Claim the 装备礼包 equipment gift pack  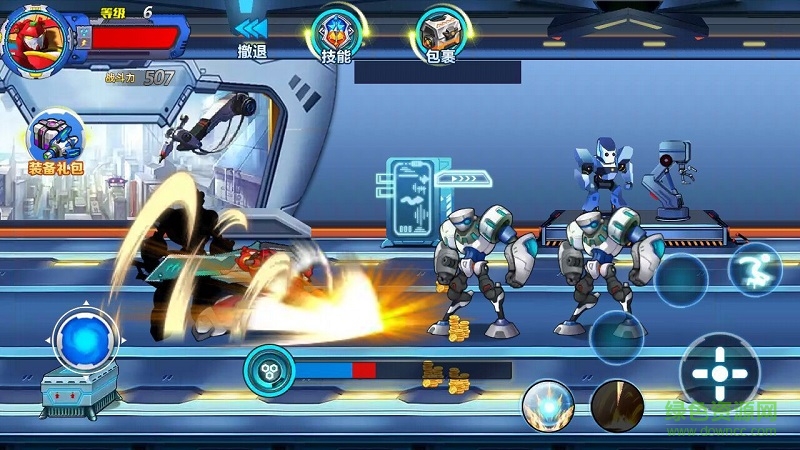56,142
